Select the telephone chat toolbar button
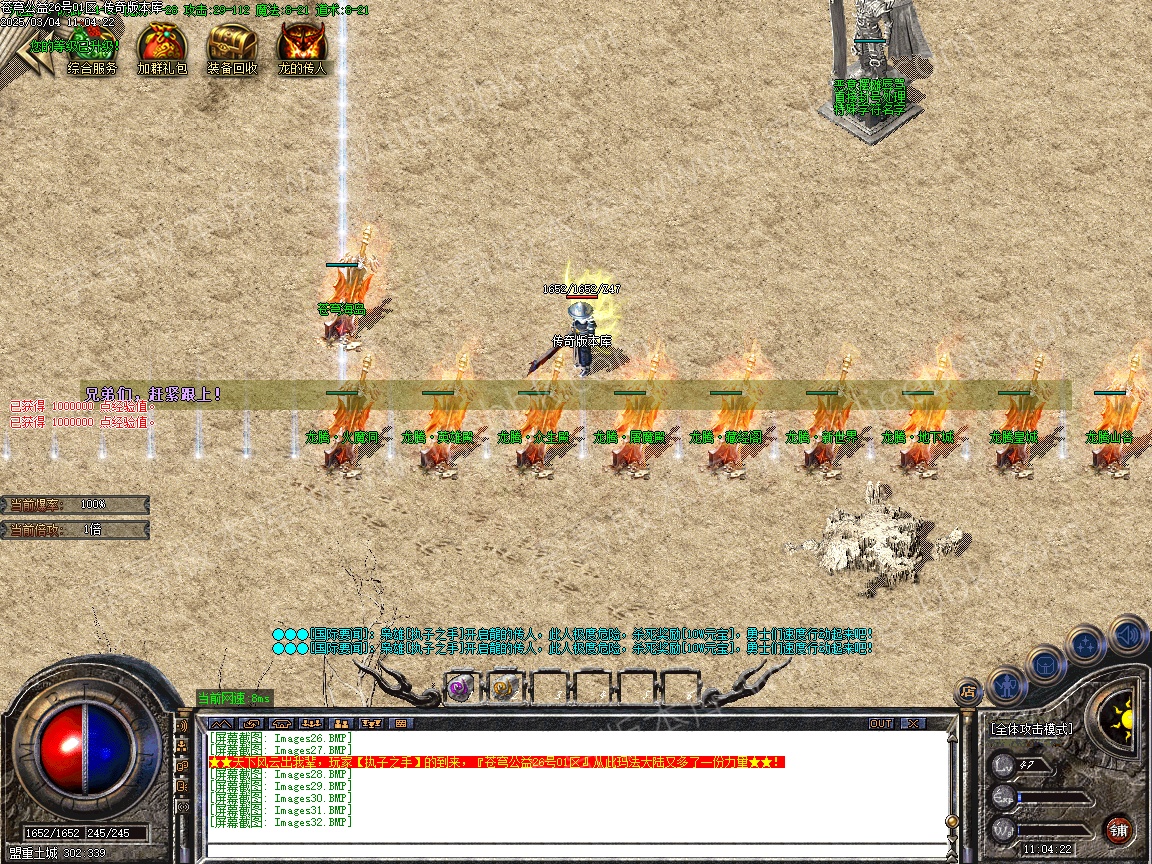1152x864 pixels. pyautogui.click(x=281, y=723)
